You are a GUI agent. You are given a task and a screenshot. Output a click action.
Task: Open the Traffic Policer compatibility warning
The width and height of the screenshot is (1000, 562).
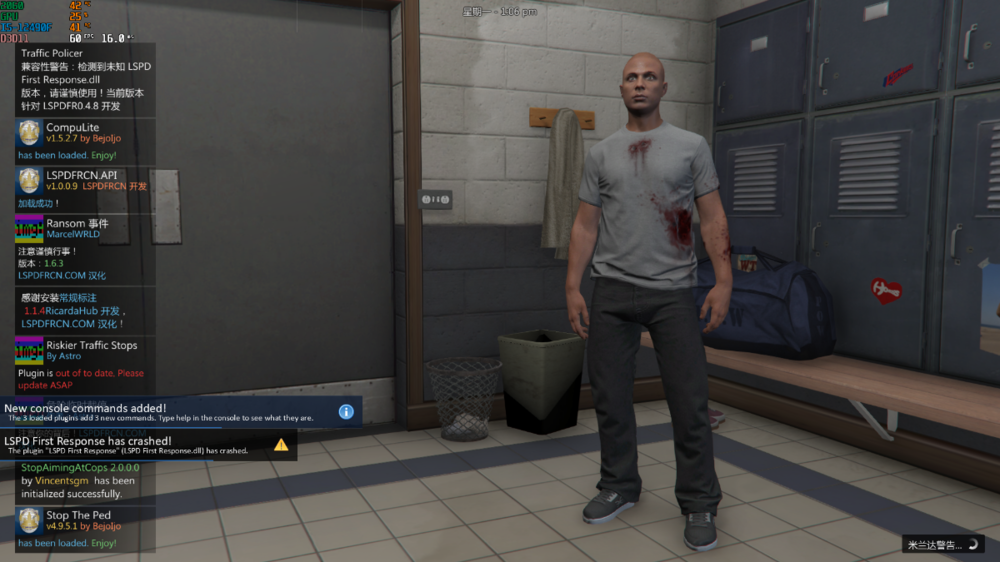point(85,79)
